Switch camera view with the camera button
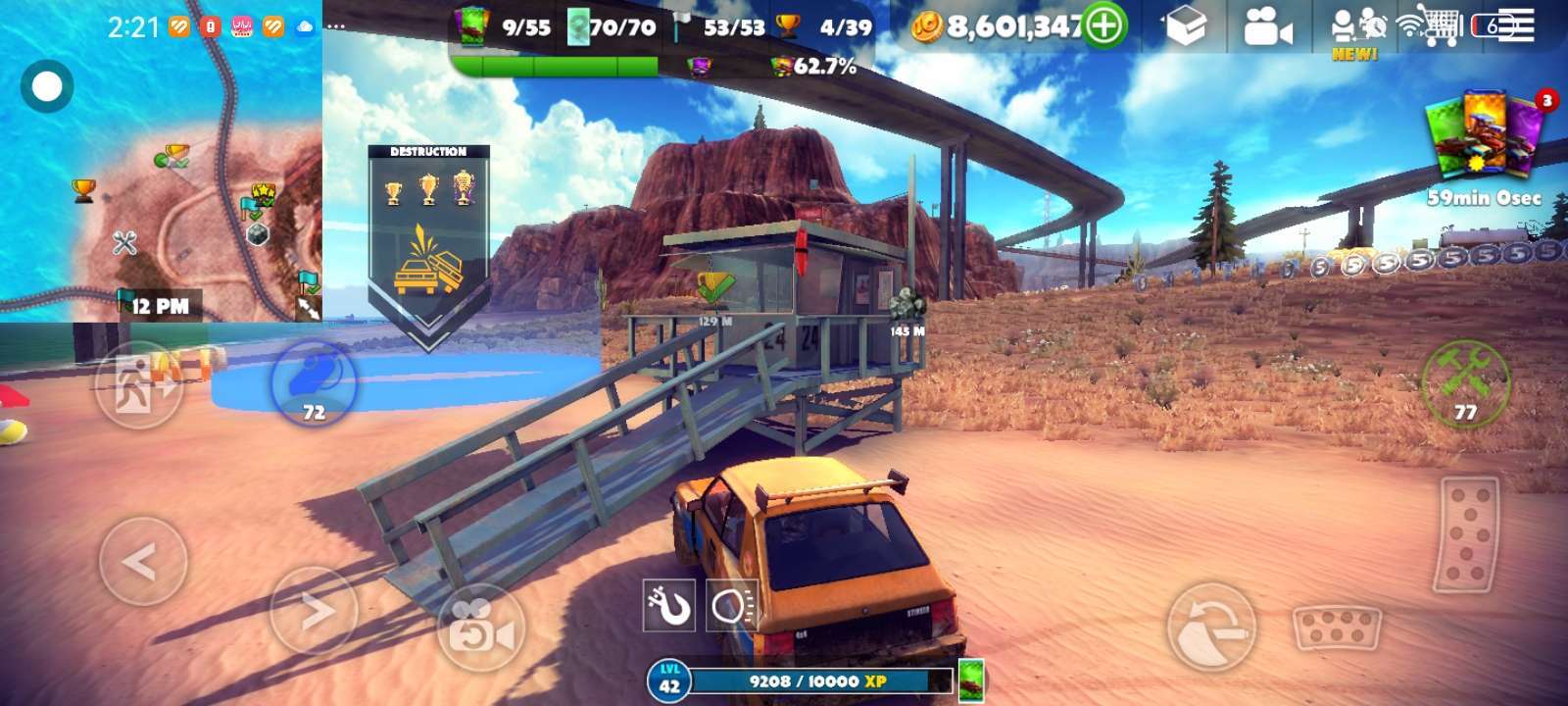The image size is (1568, 706). [481, 629]
